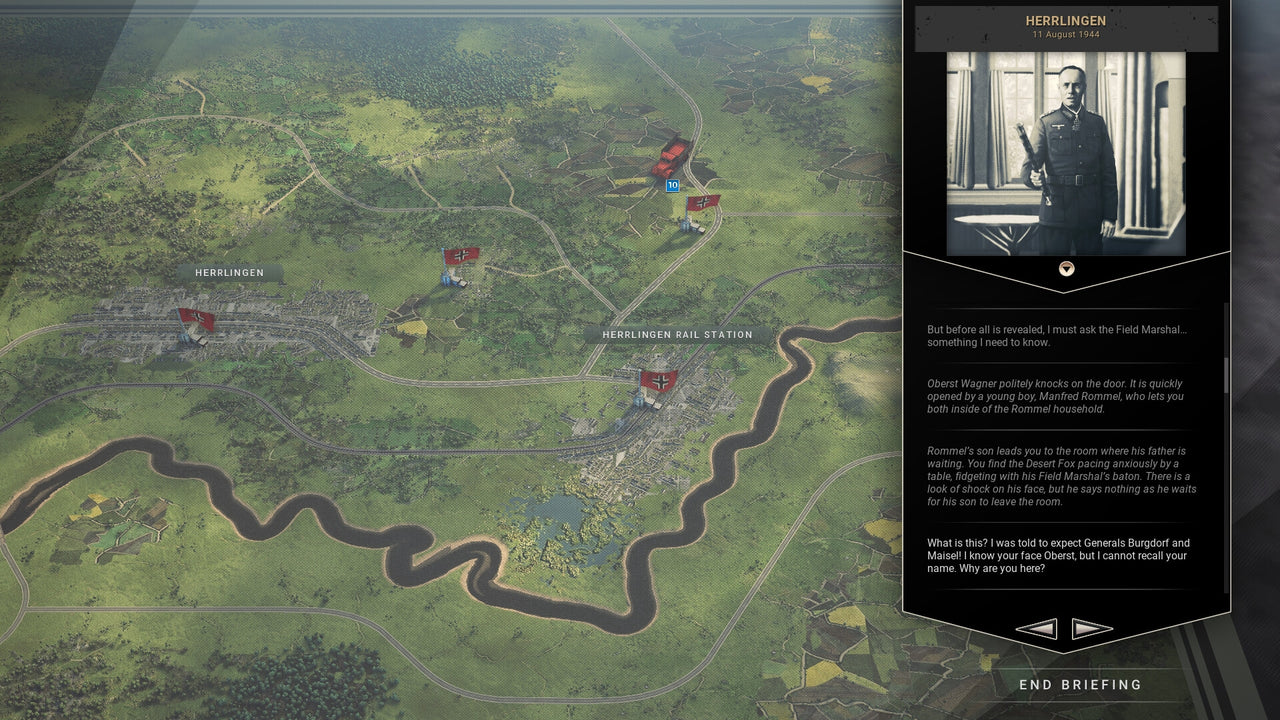Click the HERRLINGEN RAIL STATION label
Image resolution: width=1280 pixels, height=720 pixels.
[676, 334]
